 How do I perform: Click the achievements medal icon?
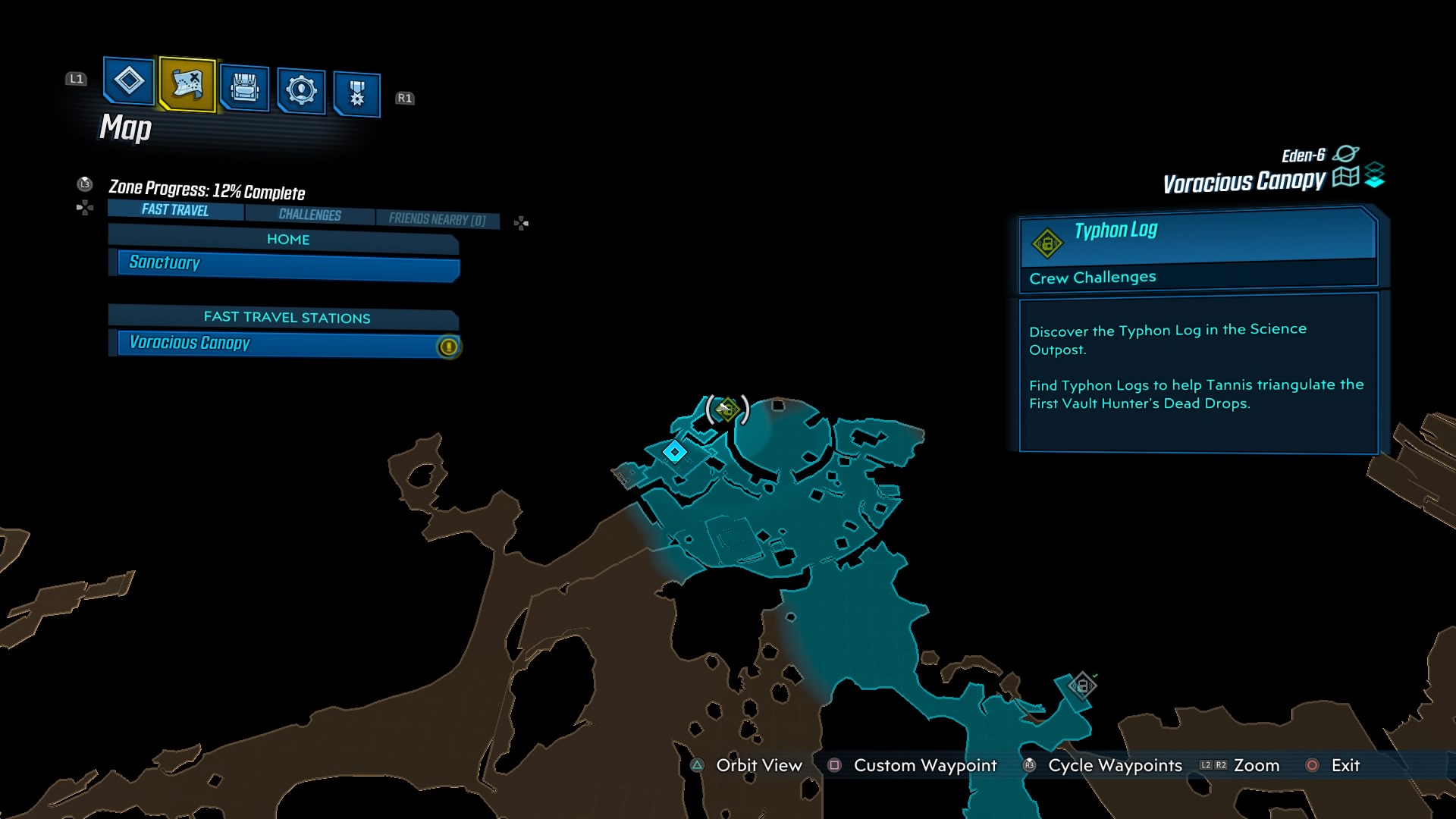(356, 91)
